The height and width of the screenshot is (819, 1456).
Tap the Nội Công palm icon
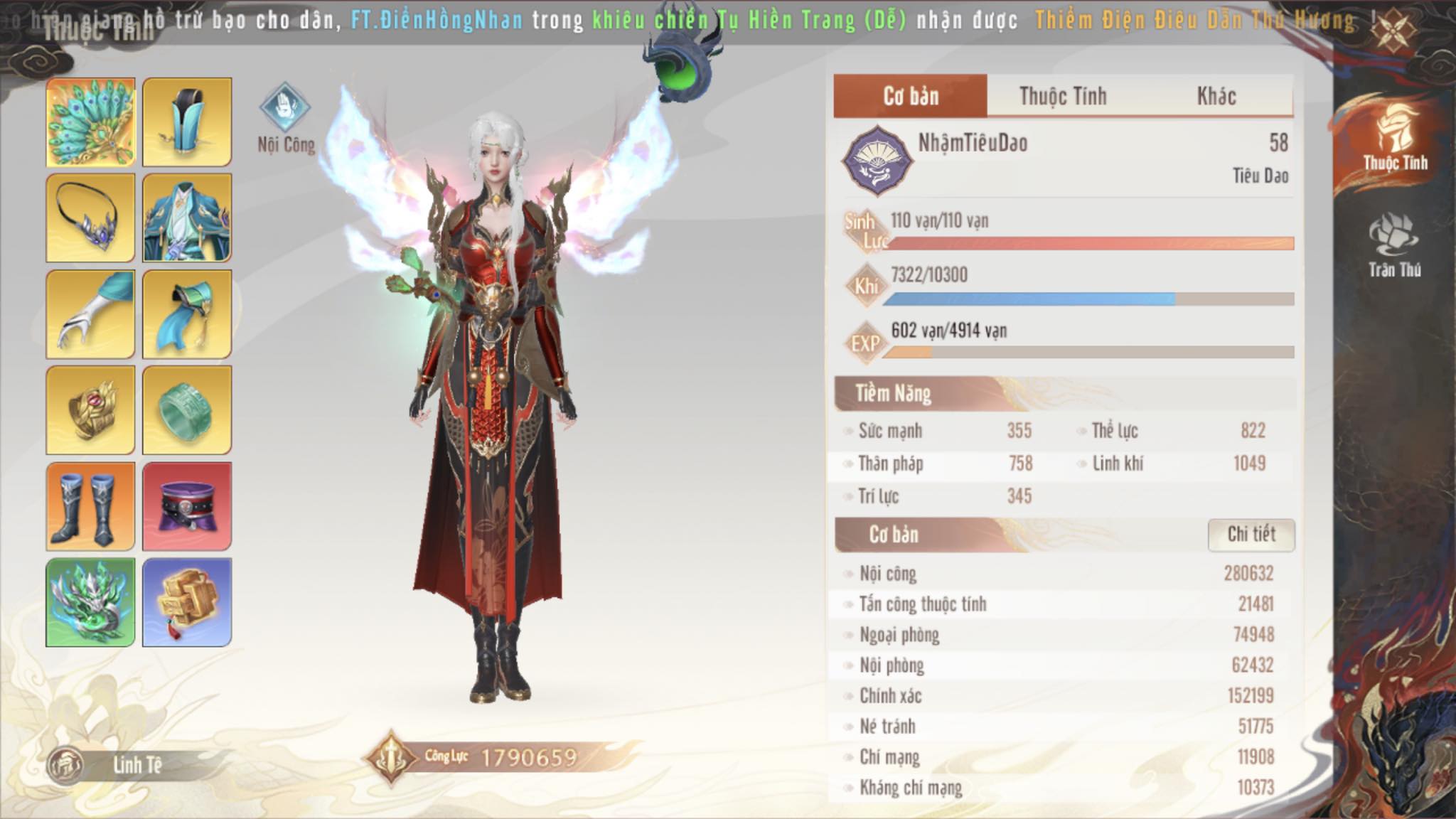pyautogui.click(x=285, y=107)
